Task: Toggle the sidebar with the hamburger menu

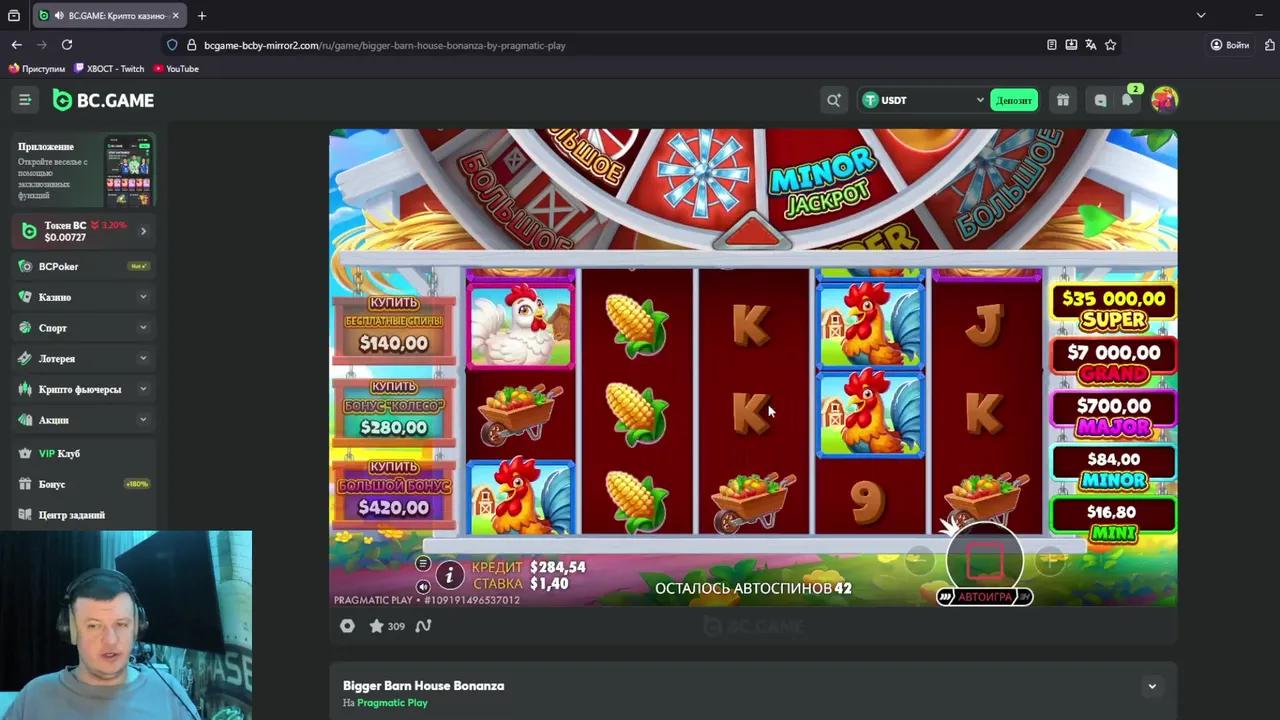Action: [25, 100]
